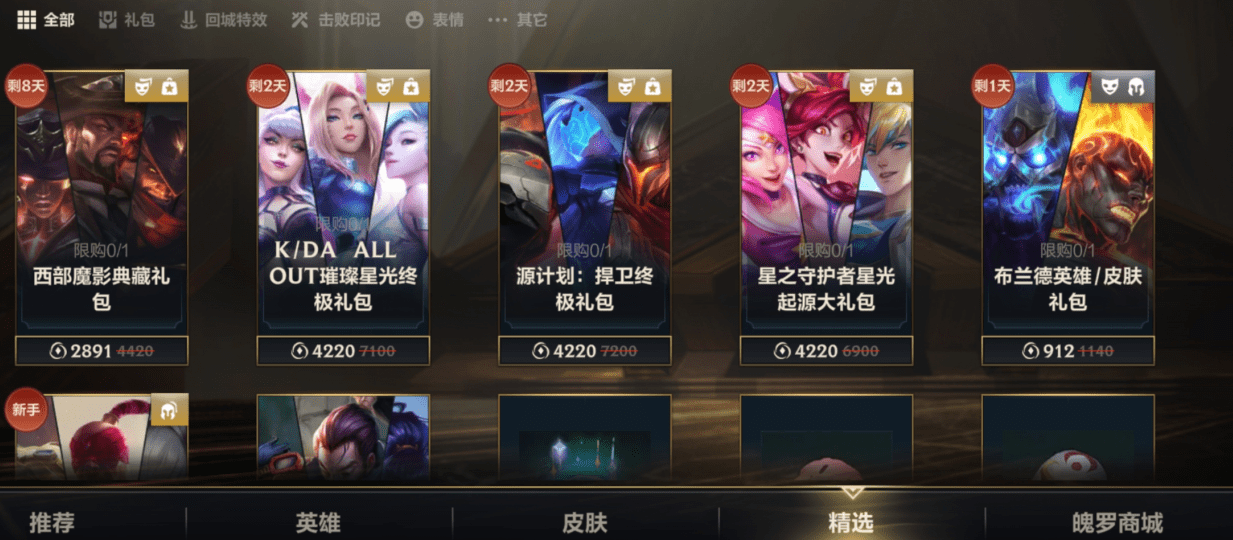Go to the 推荐 shop section
The height and width of the screenshot is (540, 1233).
click(x=52, y=522)
